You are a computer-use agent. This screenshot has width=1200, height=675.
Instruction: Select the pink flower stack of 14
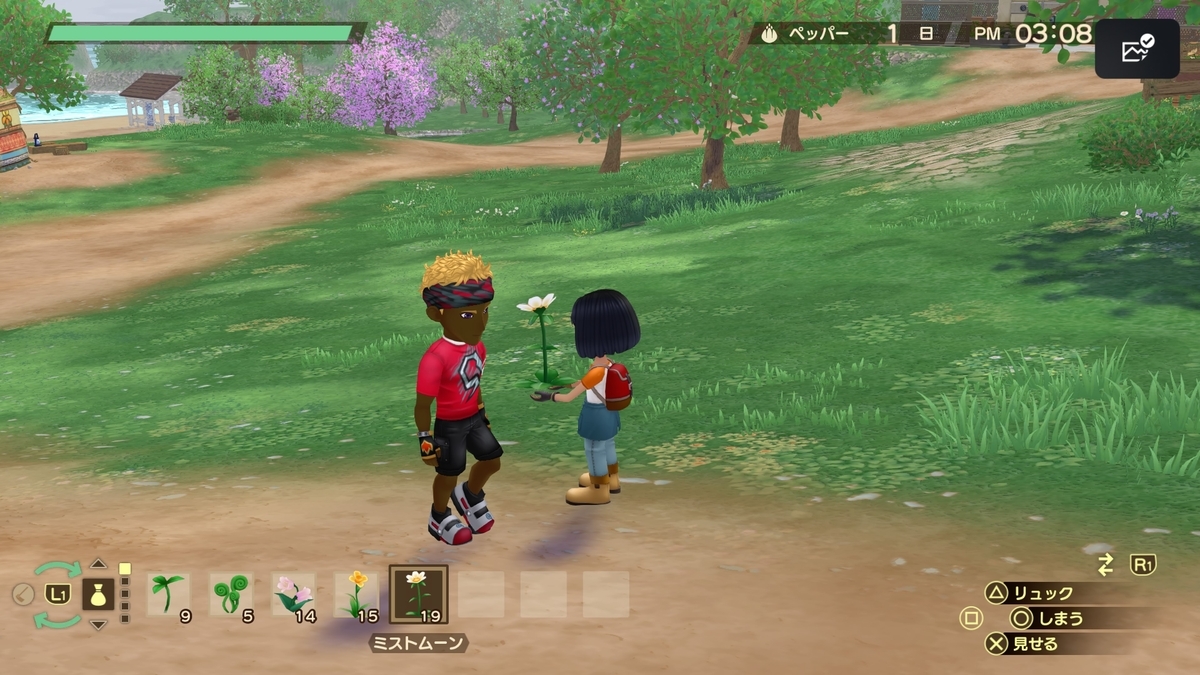click(x=293, y=594)
